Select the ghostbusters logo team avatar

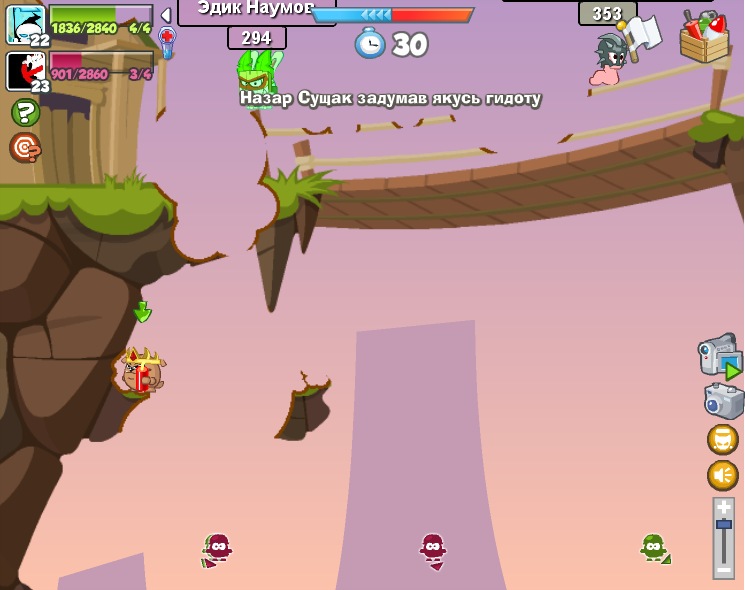24,70
